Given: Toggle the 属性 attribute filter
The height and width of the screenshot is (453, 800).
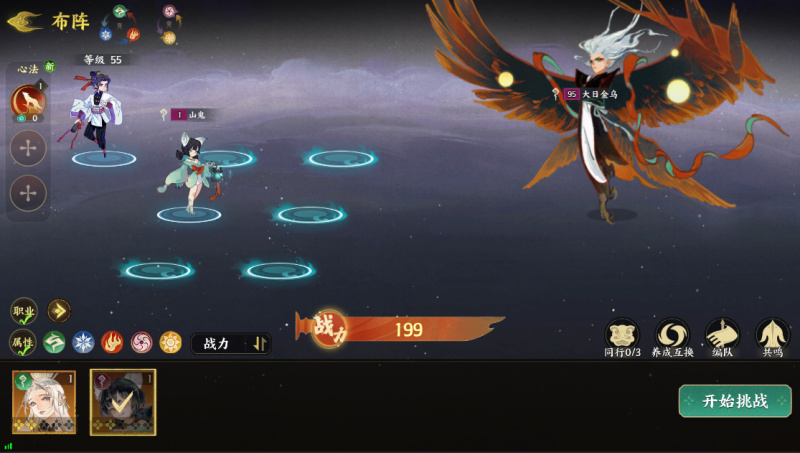Looking at the screenshot, I should (23, 343).
